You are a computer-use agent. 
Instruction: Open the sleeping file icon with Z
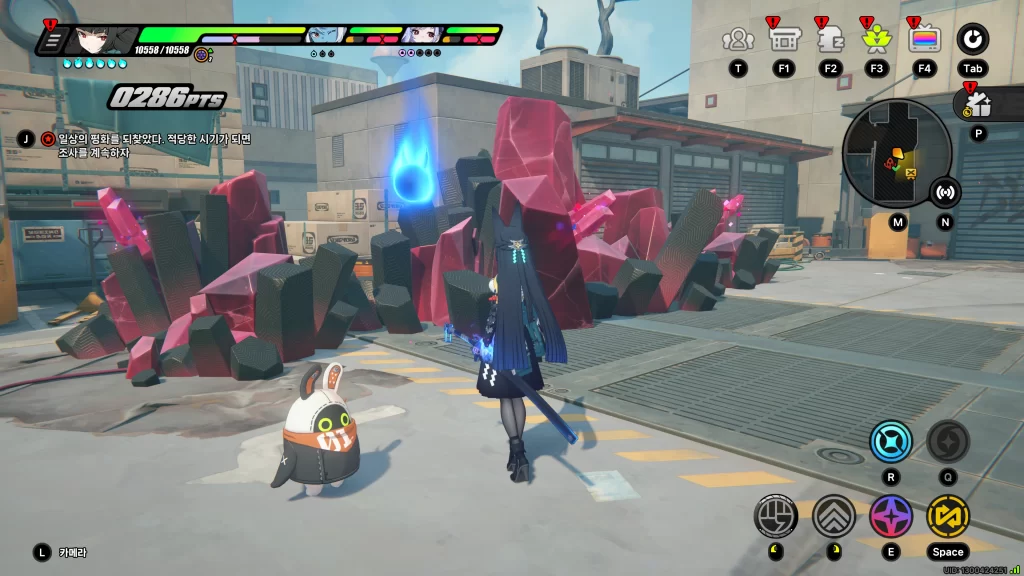click(830, 39)
